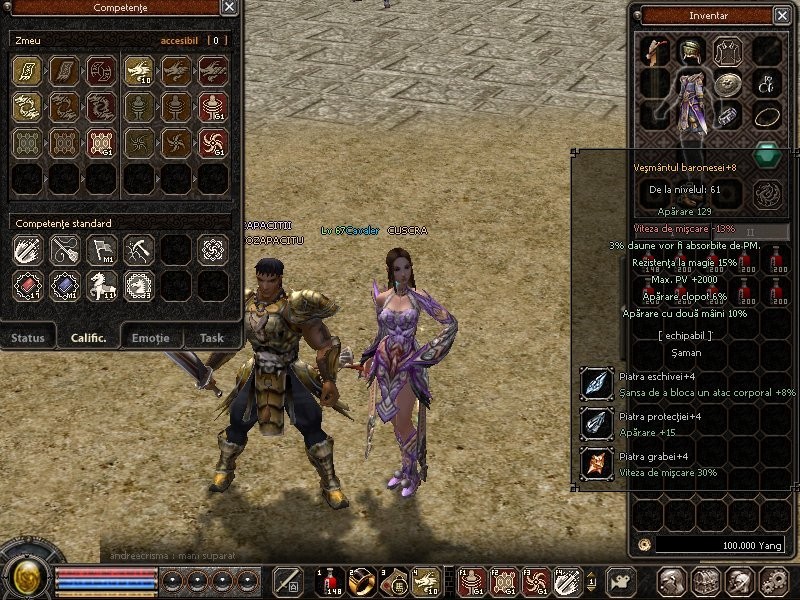
Task: Toggle the camera icon on the bar
Action: tap(622, 581)
